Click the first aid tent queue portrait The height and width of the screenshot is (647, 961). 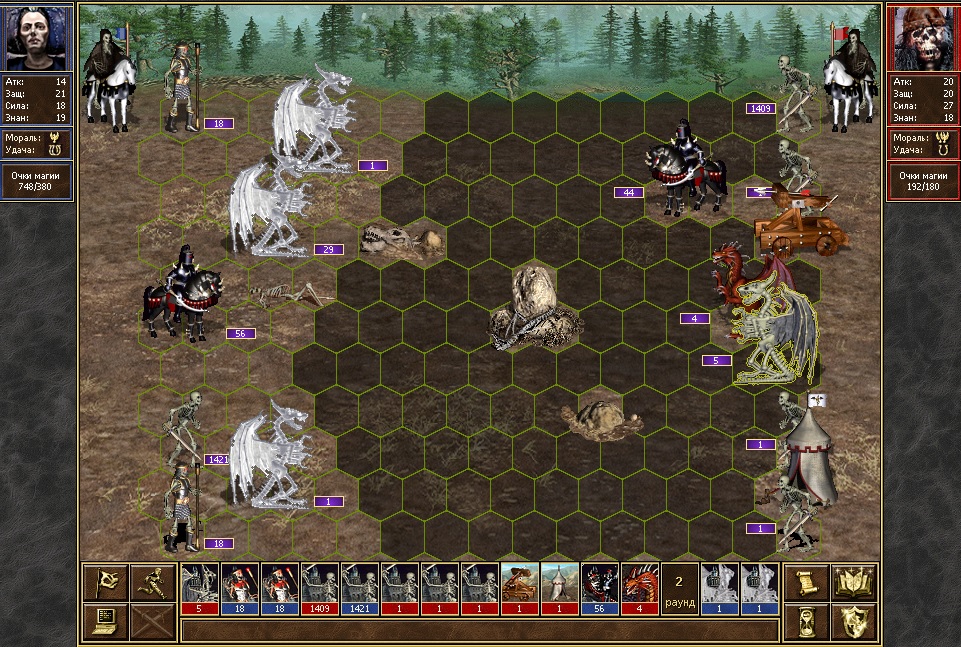coord(559,587)
